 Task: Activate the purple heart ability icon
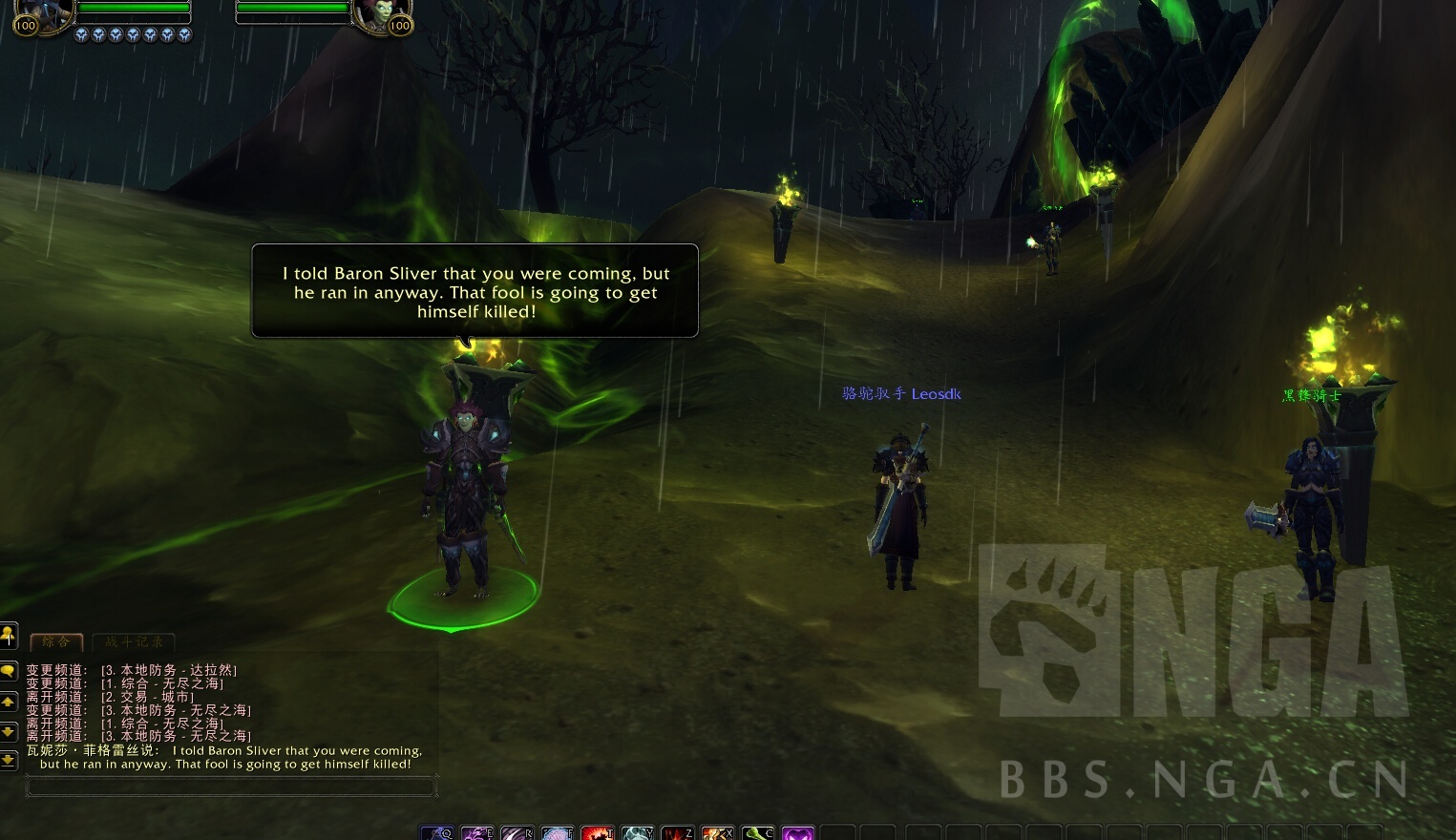797,833
